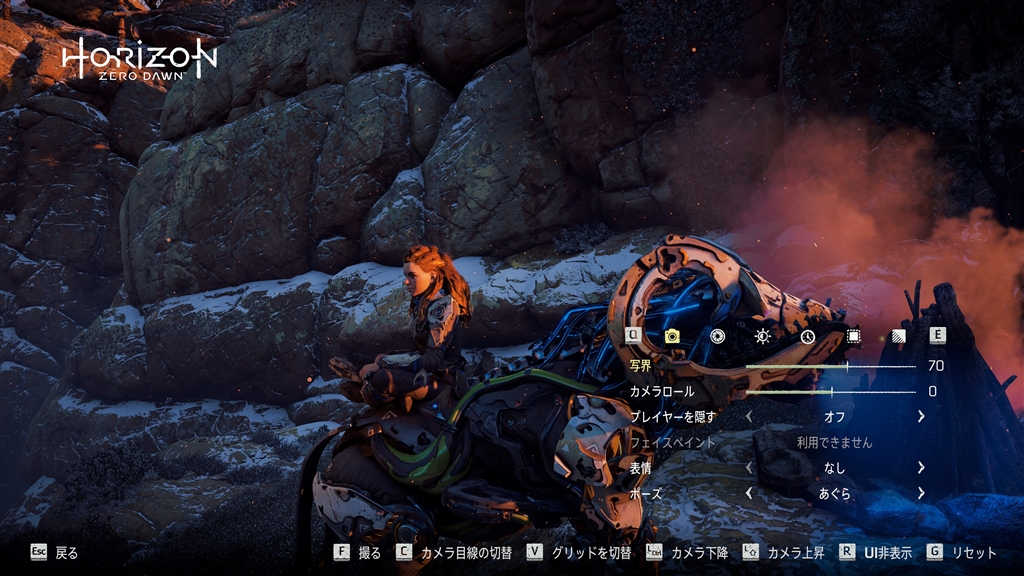
Task: Cycle ポーズ pose back with left arrow
Action: 749,493
